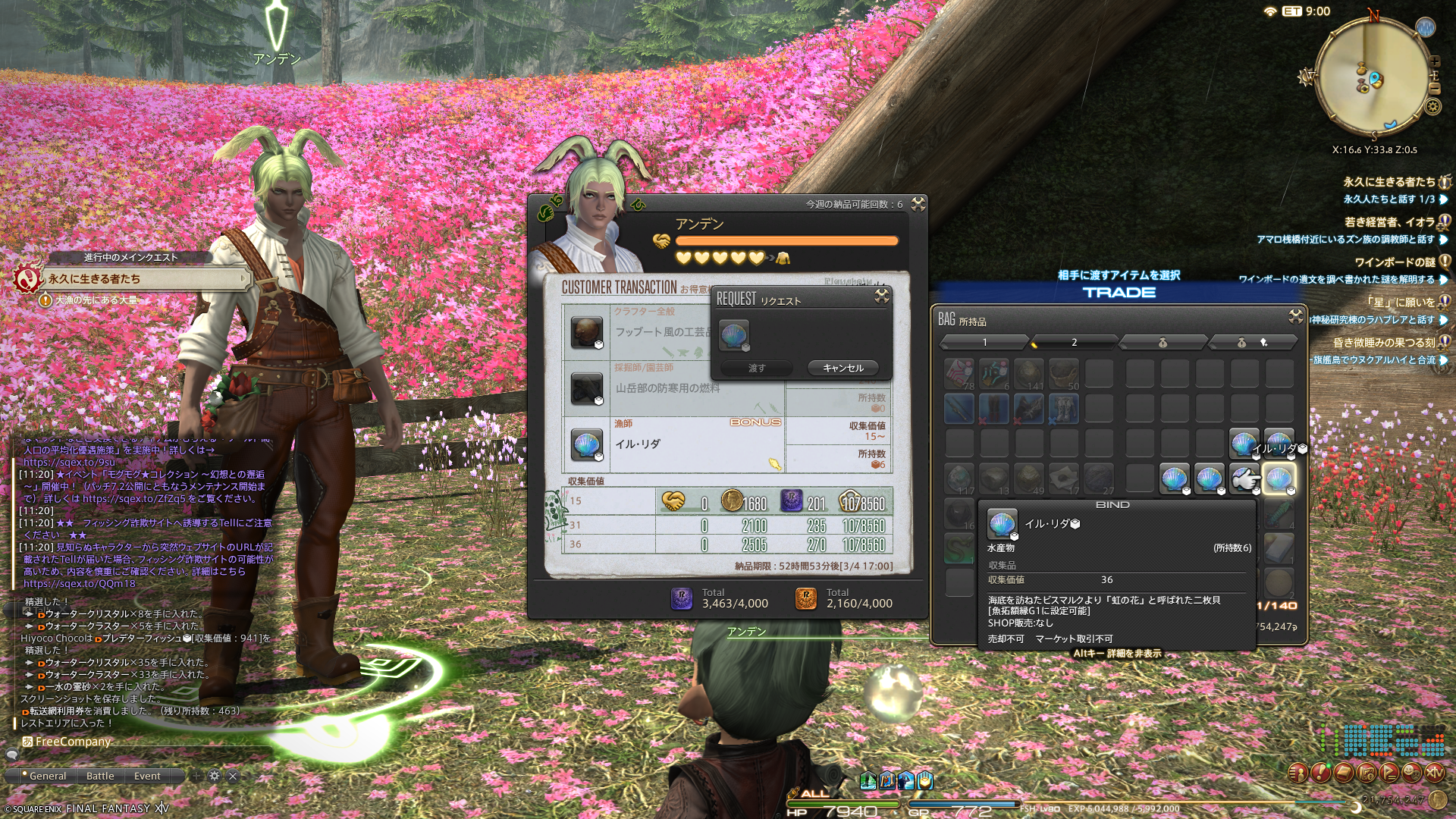Cancel the request with キャンセル

click(843, 368)
